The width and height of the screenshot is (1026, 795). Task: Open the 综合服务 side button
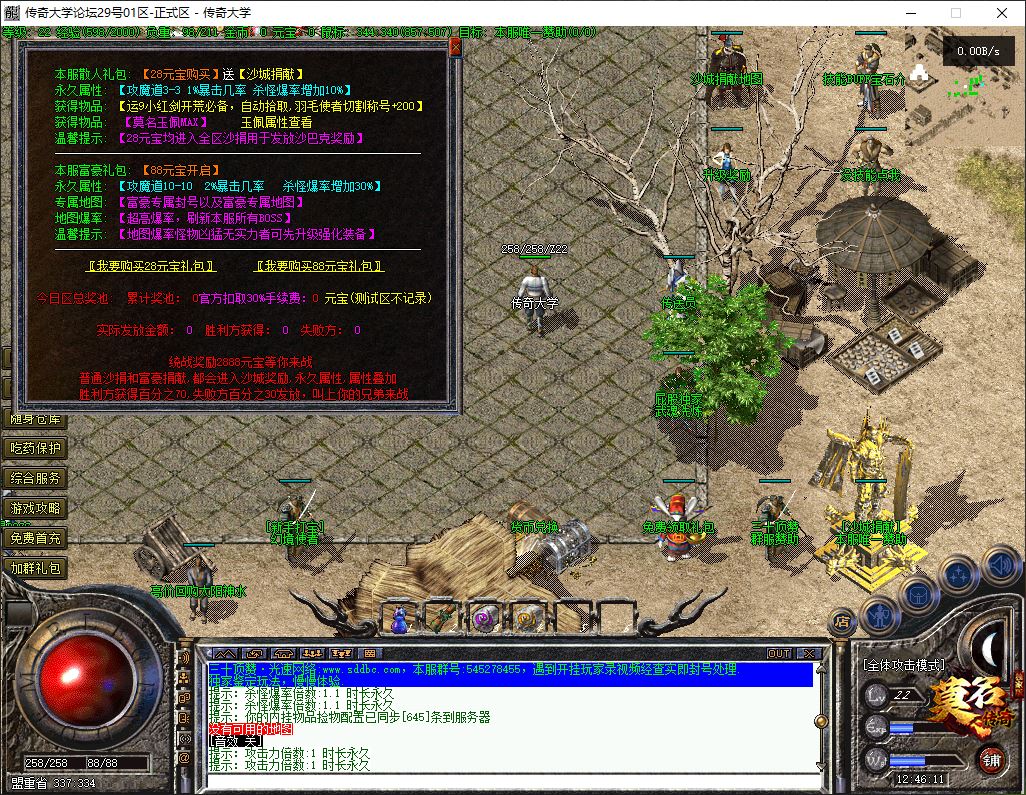coord(36,479)
